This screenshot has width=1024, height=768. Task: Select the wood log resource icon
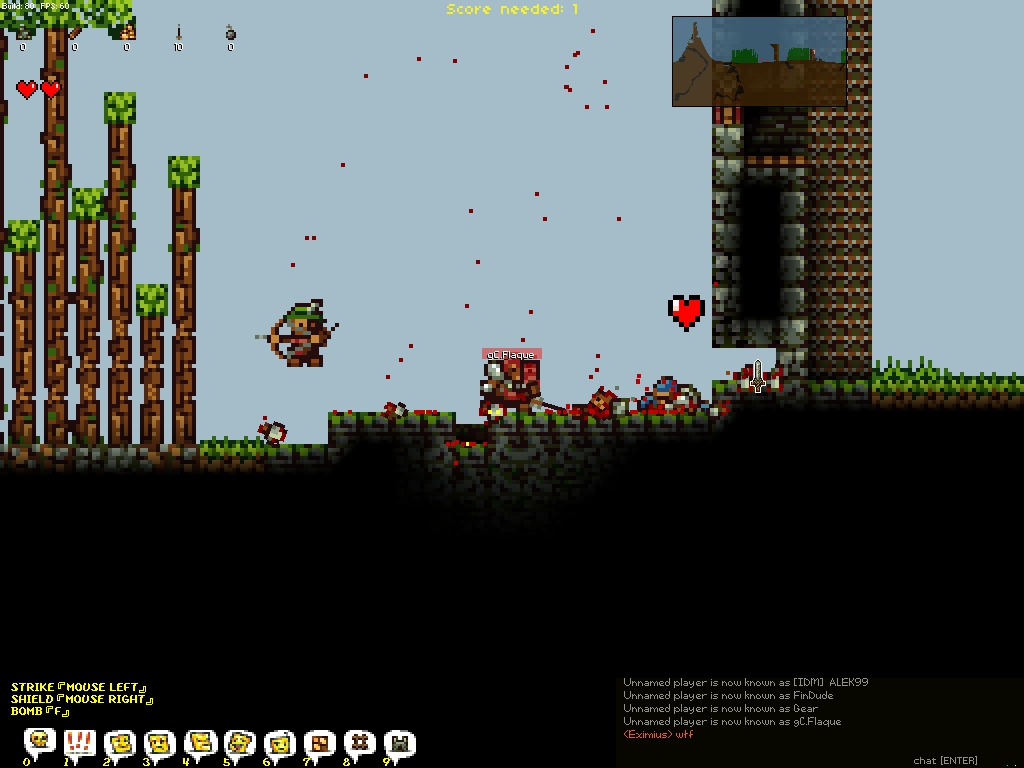coord(75,33)
